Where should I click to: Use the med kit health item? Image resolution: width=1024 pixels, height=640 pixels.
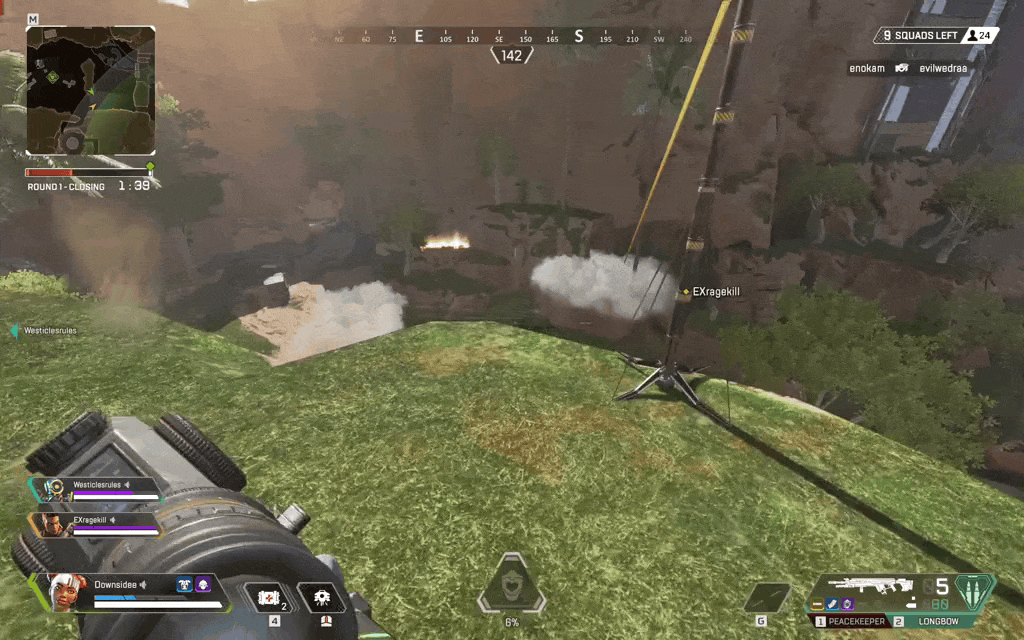(268, 598)
